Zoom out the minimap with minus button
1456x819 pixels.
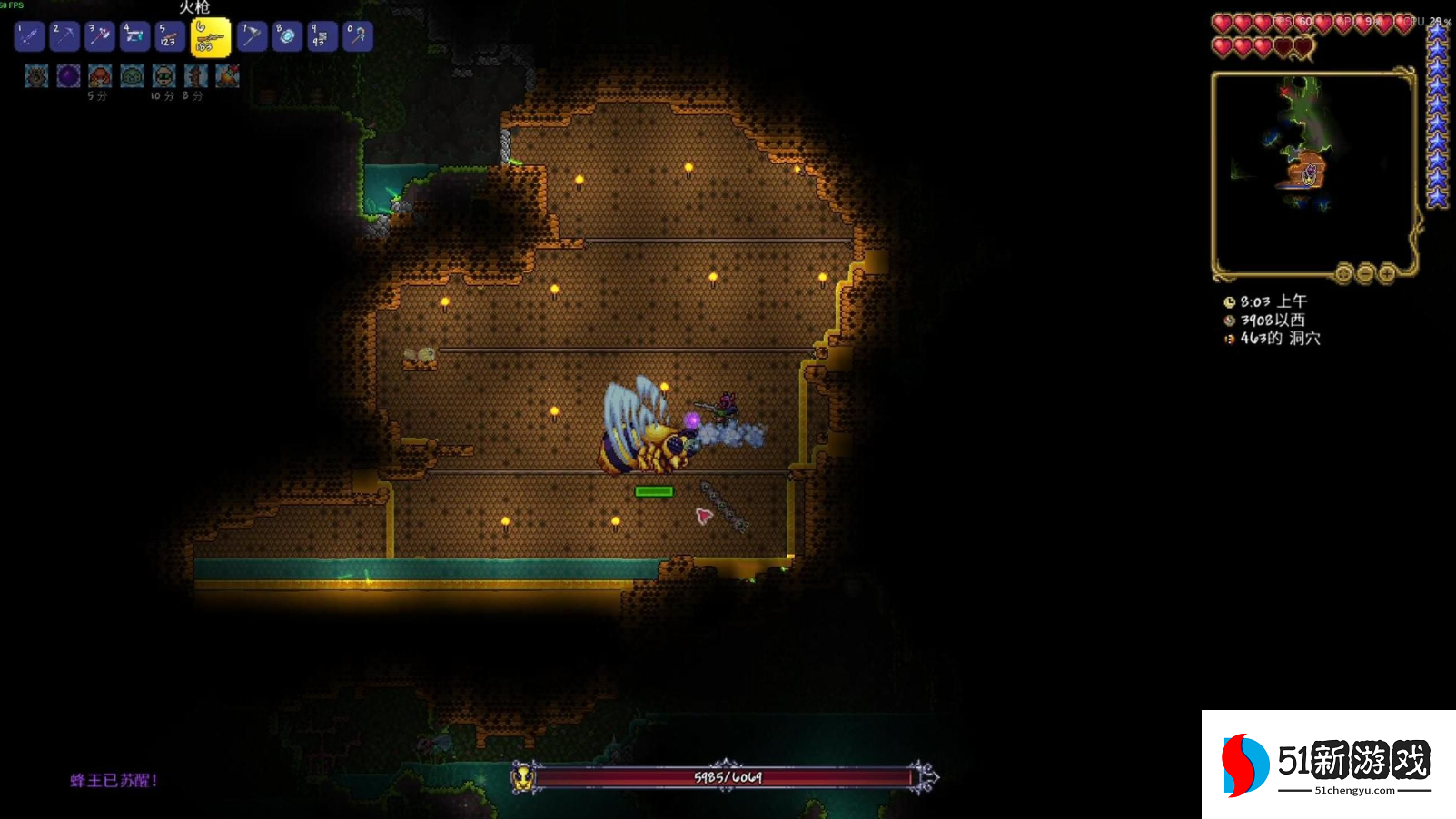click(x=1365, y=273)
